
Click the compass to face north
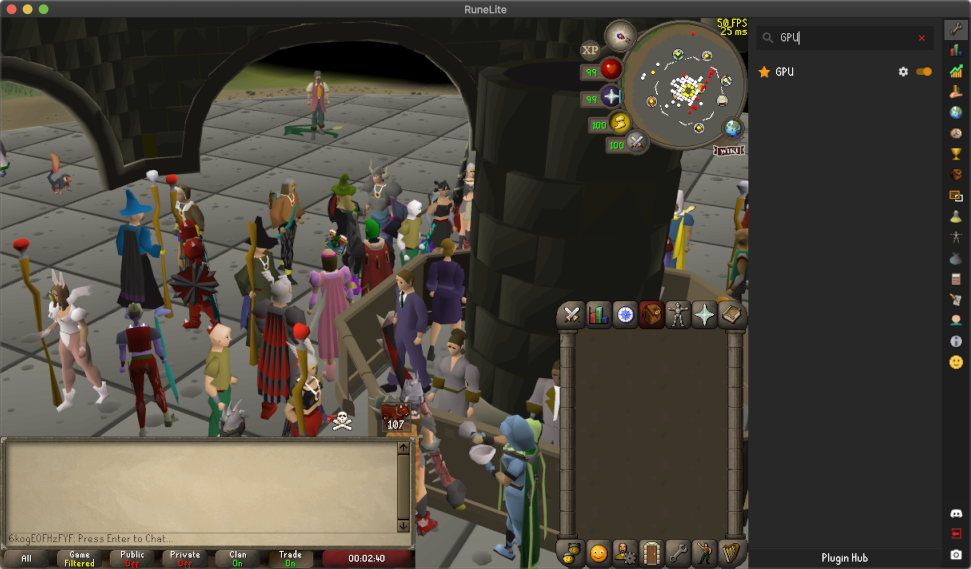(621, 36)
